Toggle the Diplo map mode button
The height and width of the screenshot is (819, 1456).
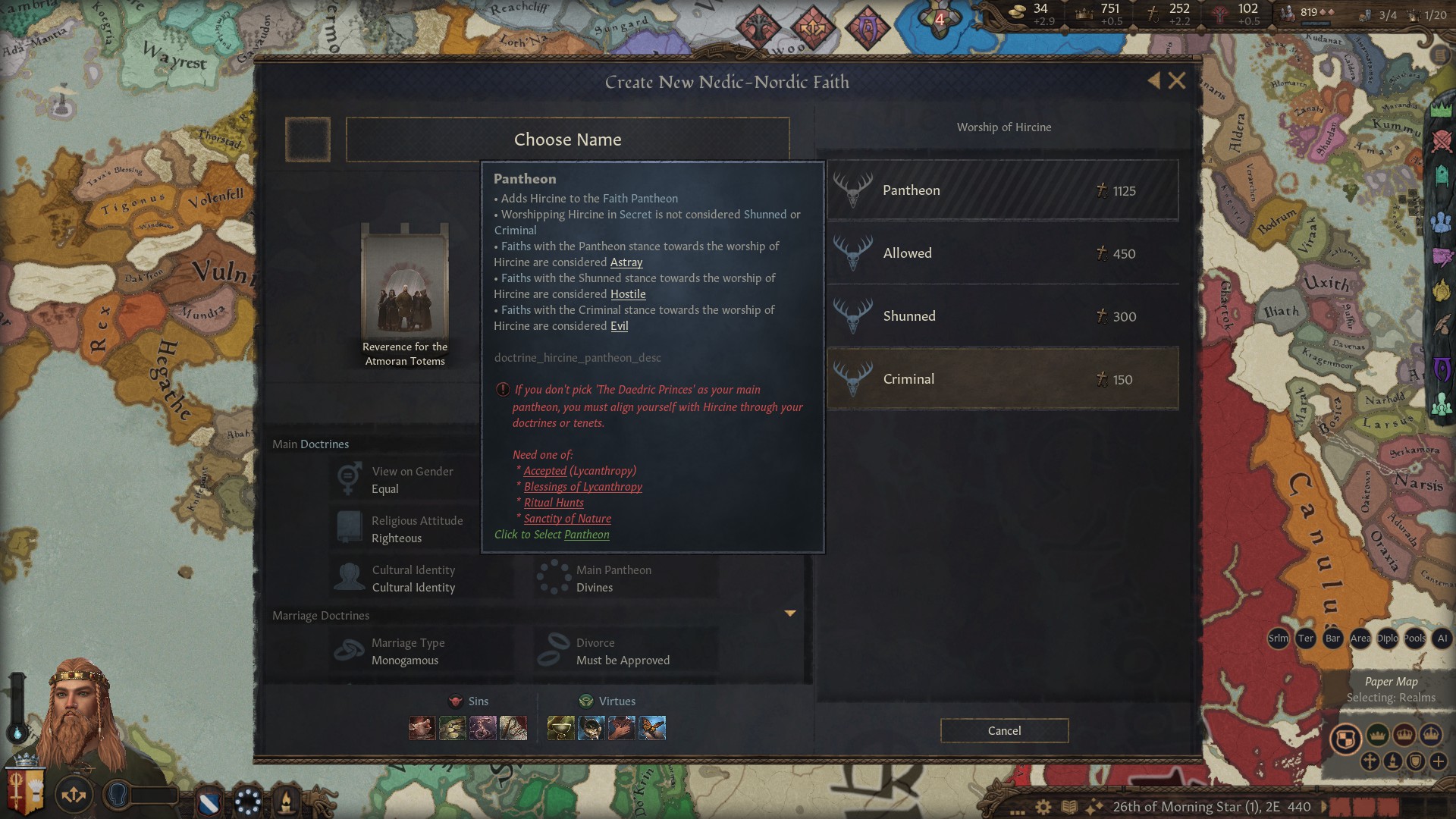pyautogui.click(x=1389, y=639)
